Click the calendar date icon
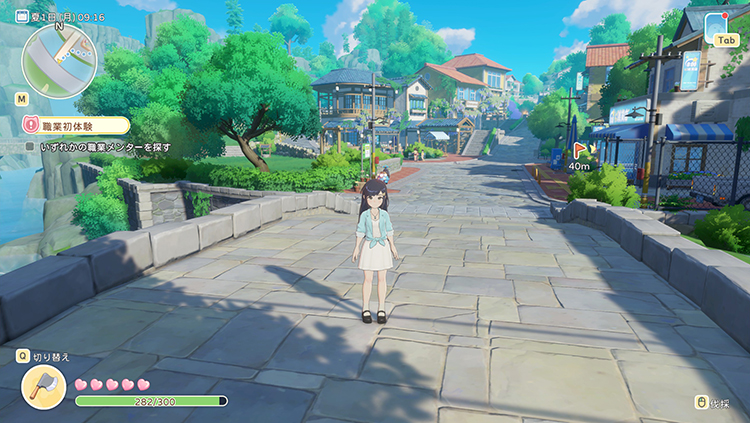The image size is (750, 423). tap(22, 17)
